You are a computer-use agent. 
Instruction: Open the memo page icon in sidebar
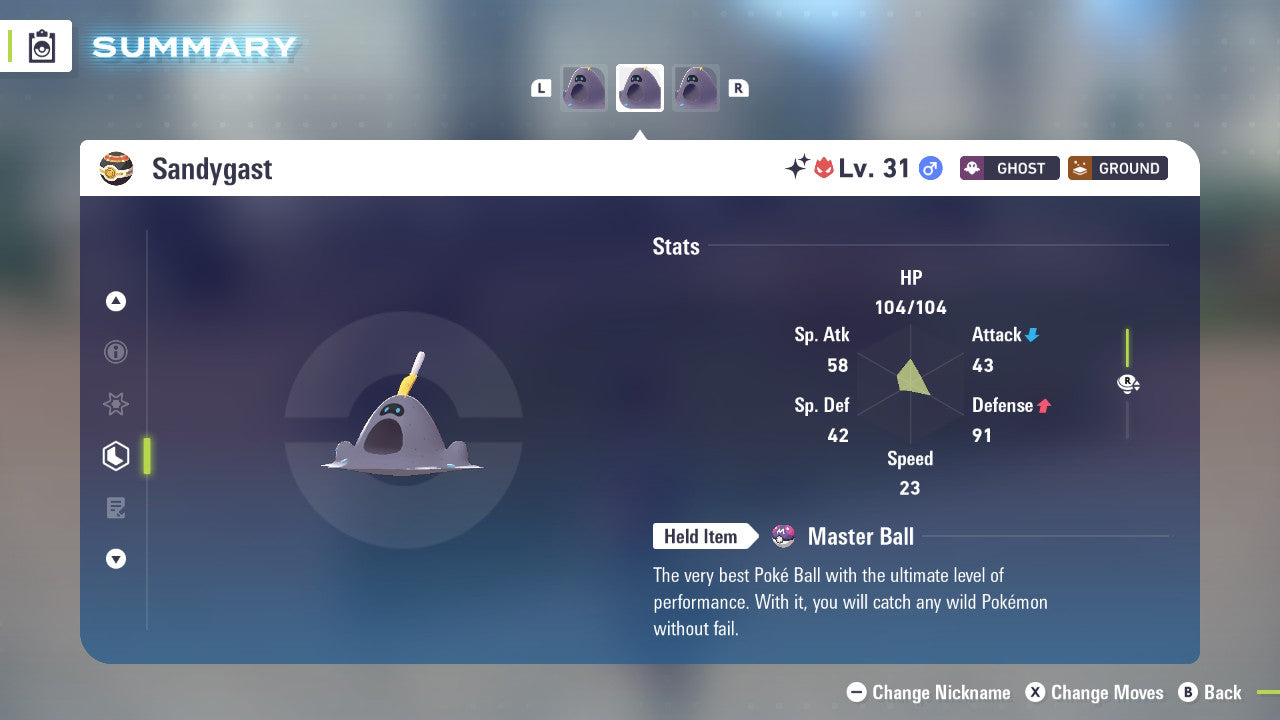pyautogui.click(x=116, y=507)
